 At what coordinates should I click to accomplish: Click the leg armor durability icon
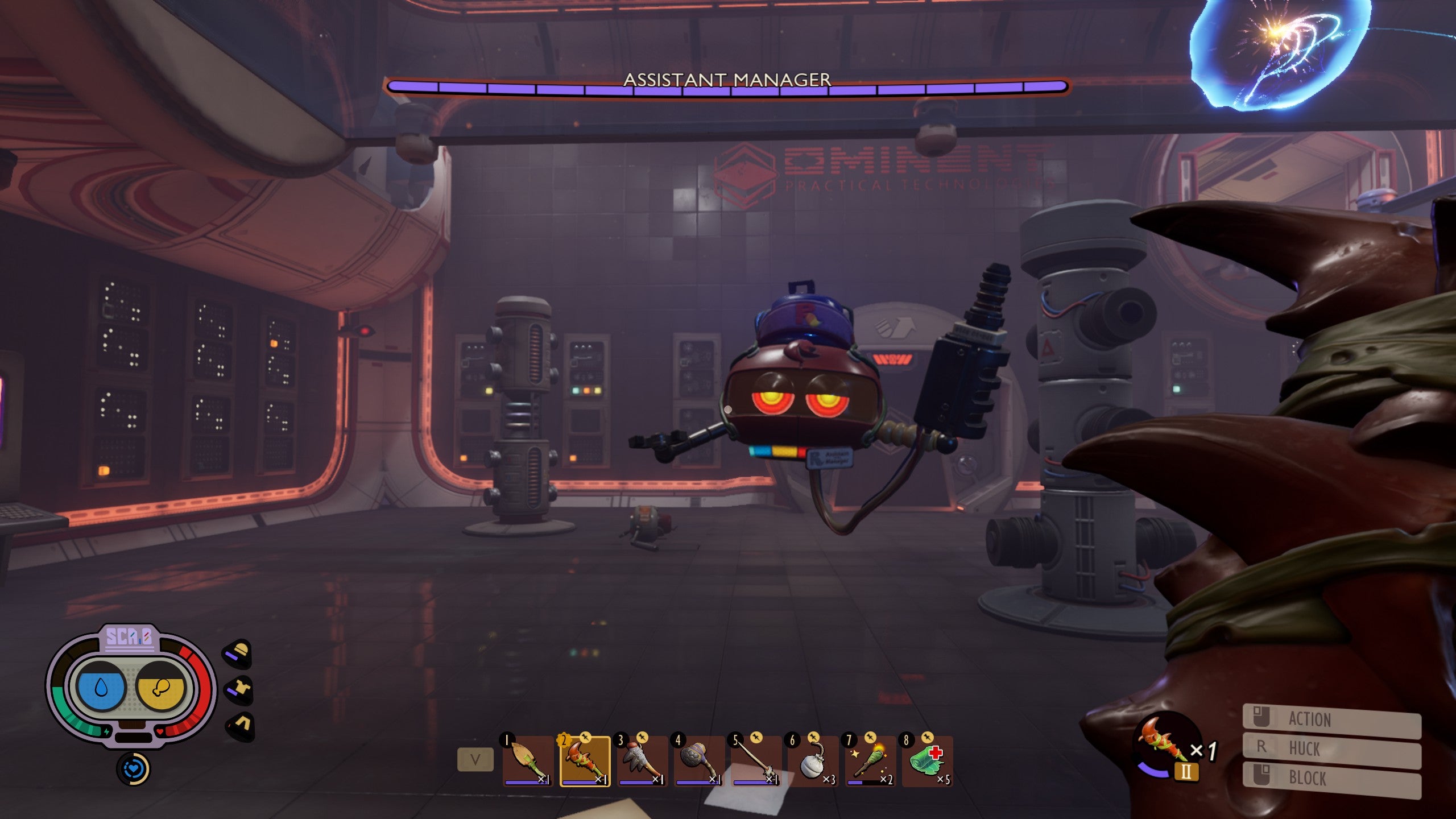(x=240, y=726)
